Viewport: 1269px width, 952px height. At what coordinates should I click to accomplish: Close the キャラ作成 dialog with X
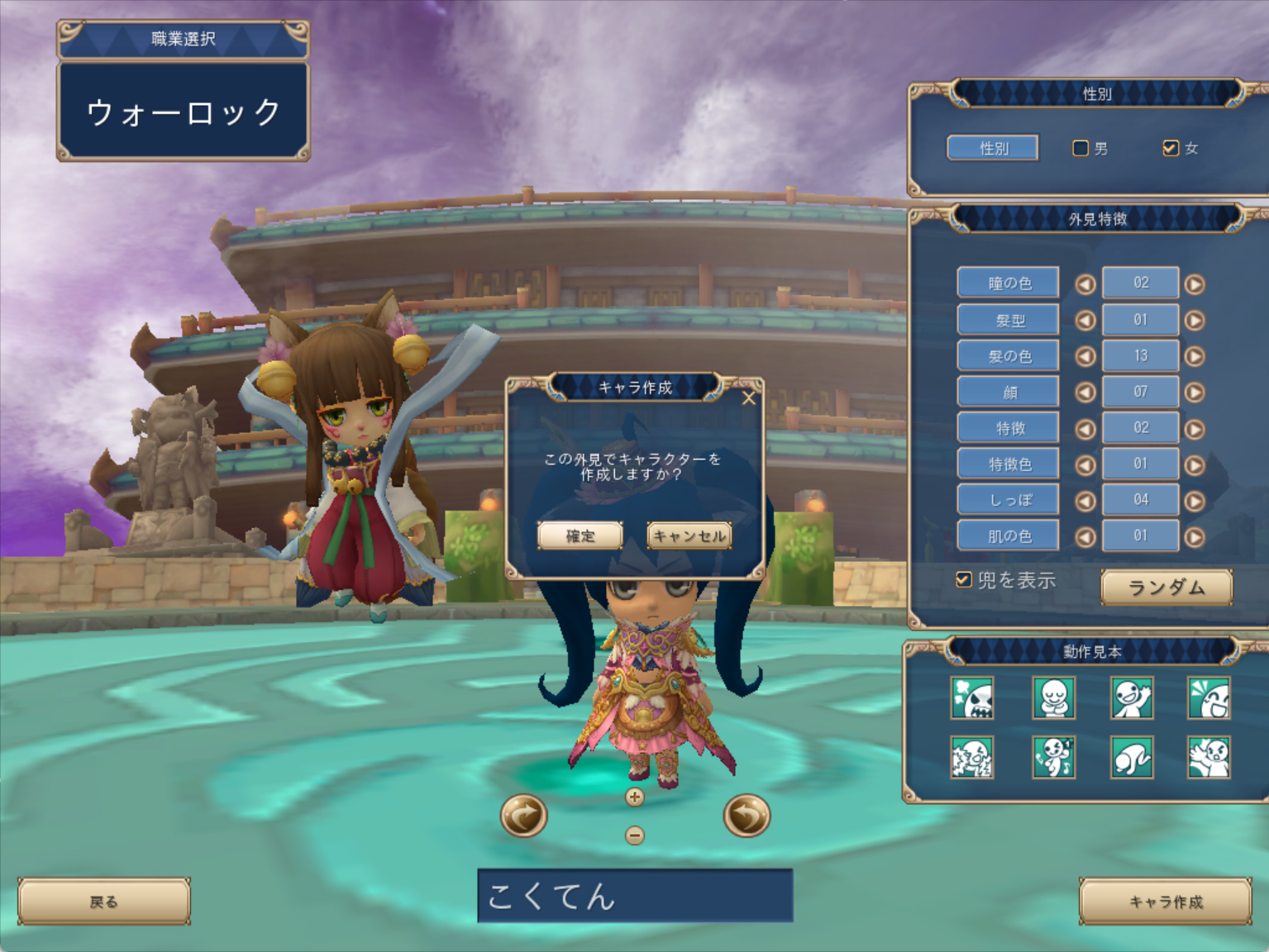[x=749, y=398]
